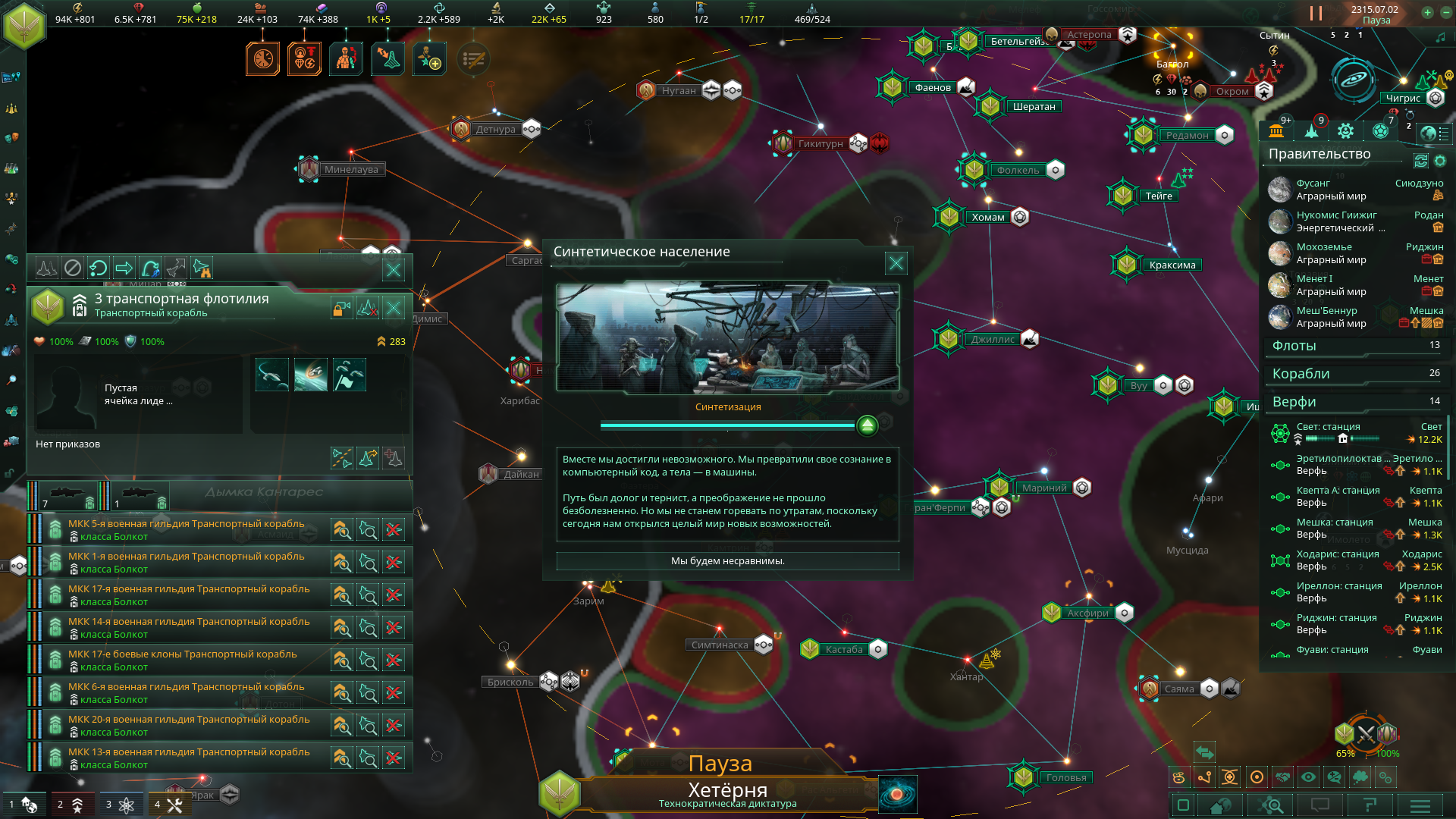The image size is (1456, 819).
Task: Open the main menu hamburger button
Action: point(1420,805)
